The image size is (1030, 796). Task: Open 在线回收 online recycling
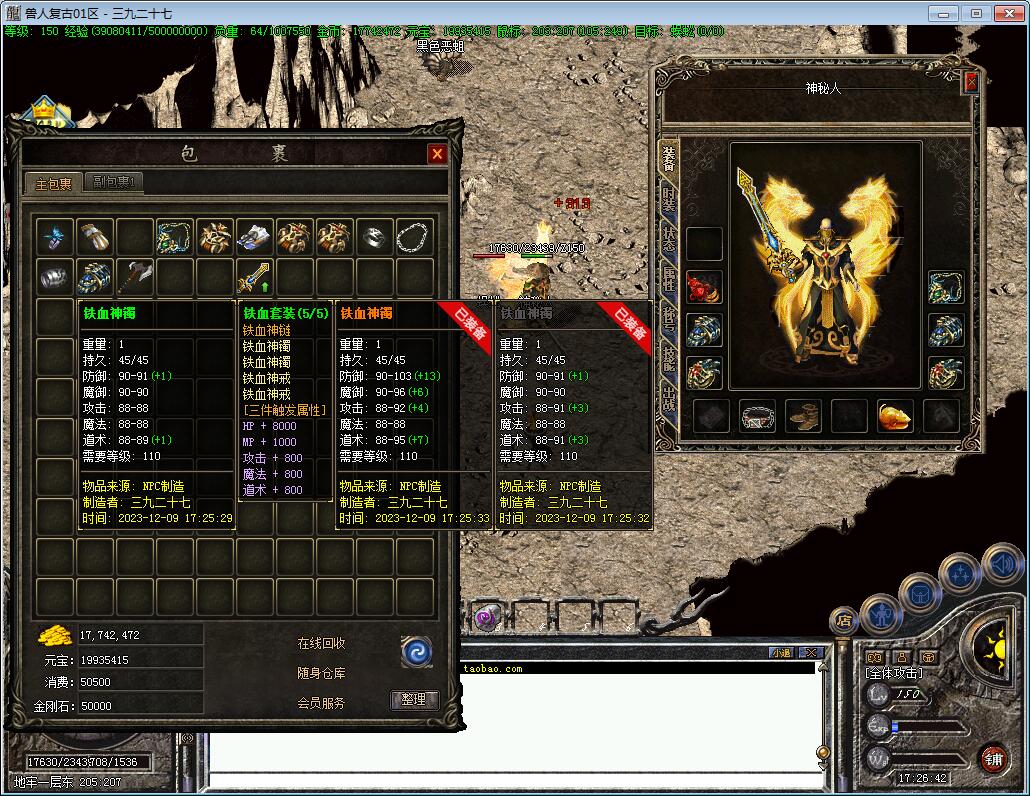click(321, 643)
